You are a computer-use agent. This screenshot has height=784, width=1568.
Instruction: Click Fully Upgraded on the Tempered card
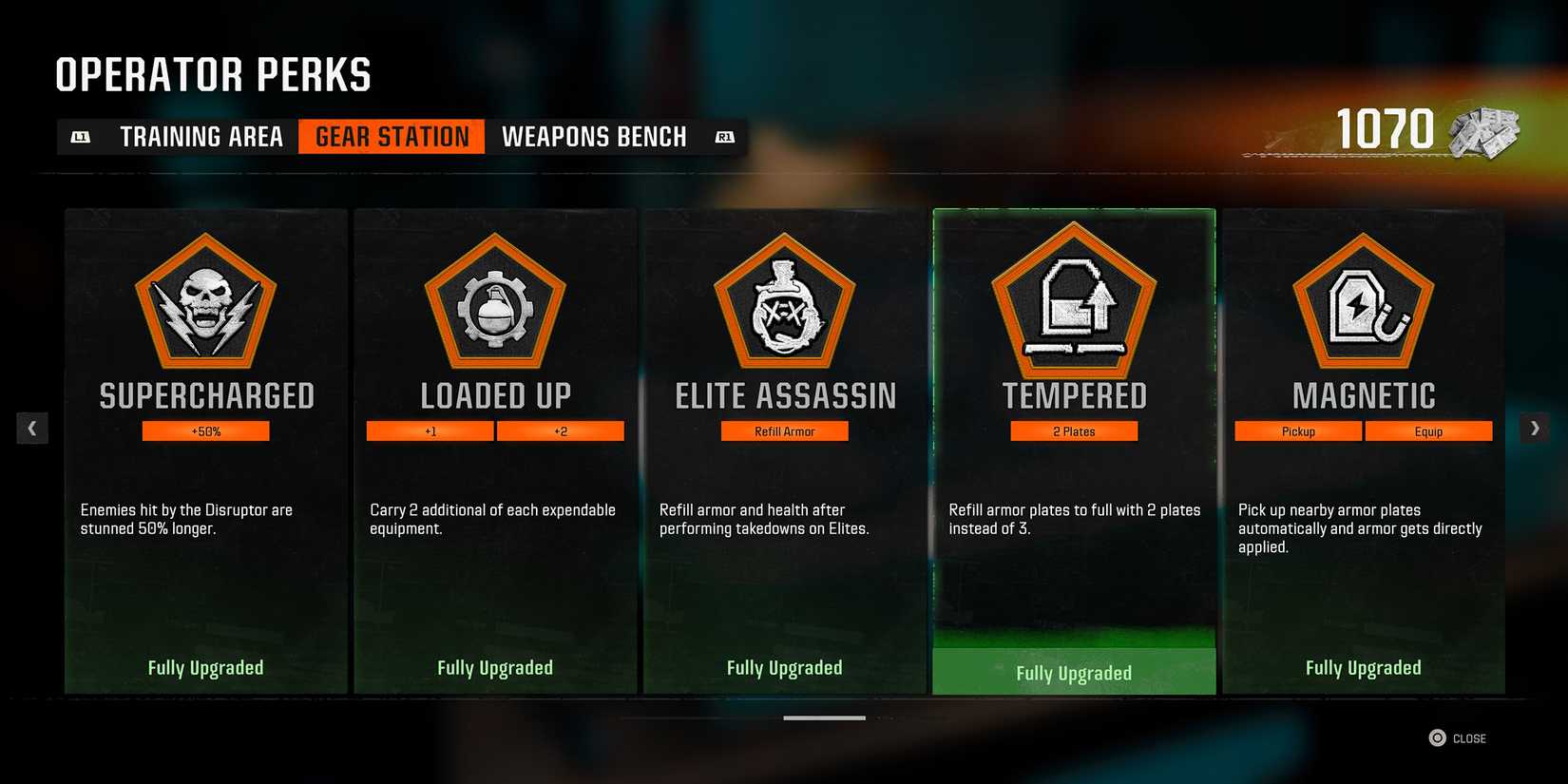pos(1074,672)
